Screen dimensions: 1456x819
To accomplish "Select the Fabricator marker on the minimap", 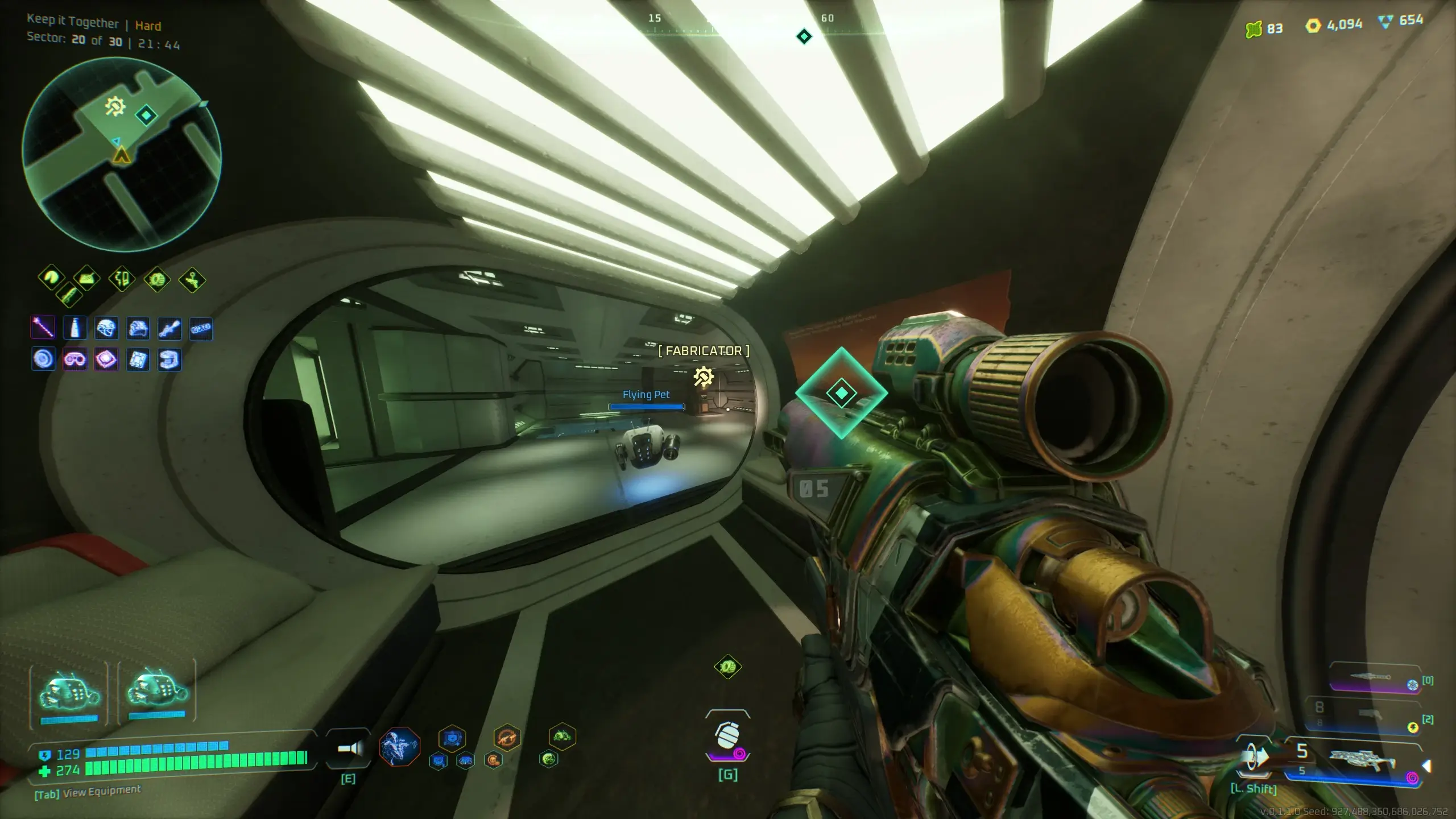I will pos(115,106).
